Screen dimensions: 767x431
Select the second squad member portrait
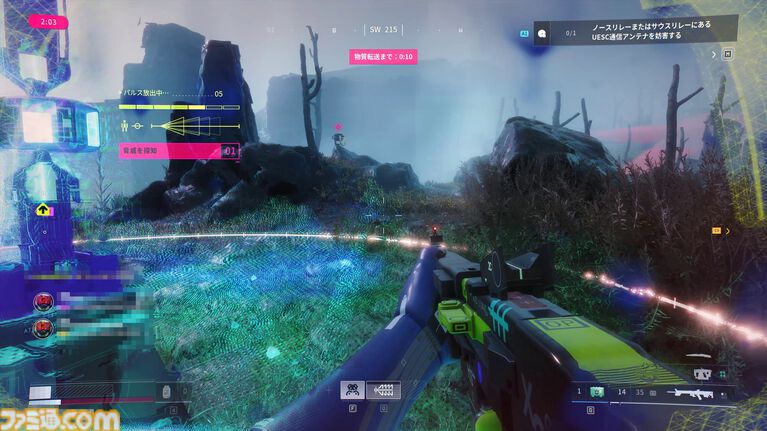(x=45, y=327)
